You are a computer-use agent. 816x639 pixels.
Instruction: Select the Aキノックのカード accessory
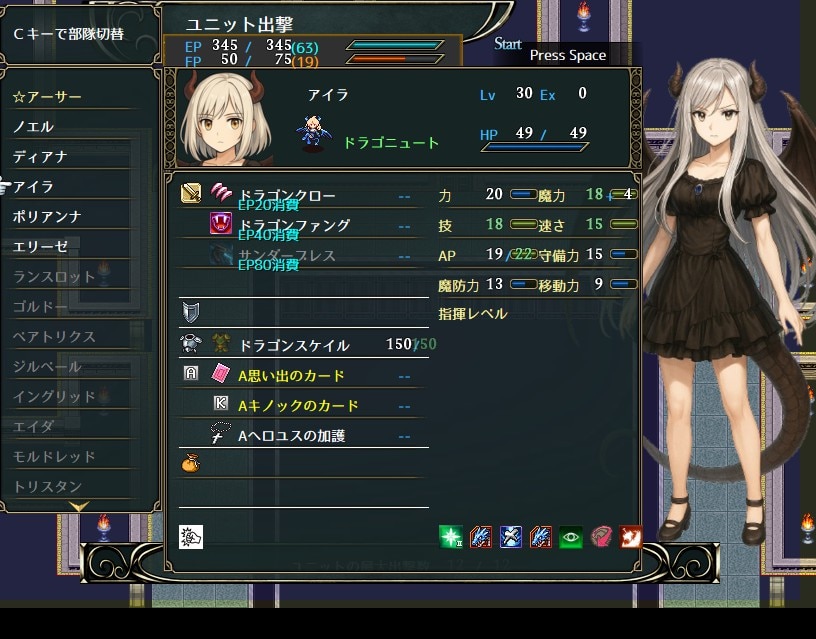[x=298, y=406]
